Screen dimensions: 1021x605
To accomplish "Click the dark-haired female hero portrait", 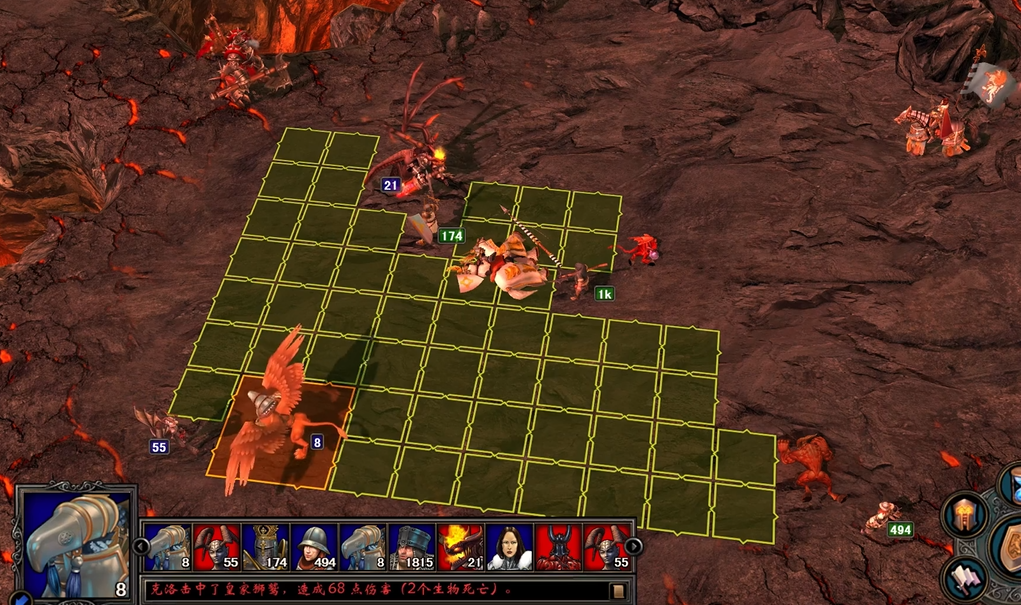I will coord(509,547).
